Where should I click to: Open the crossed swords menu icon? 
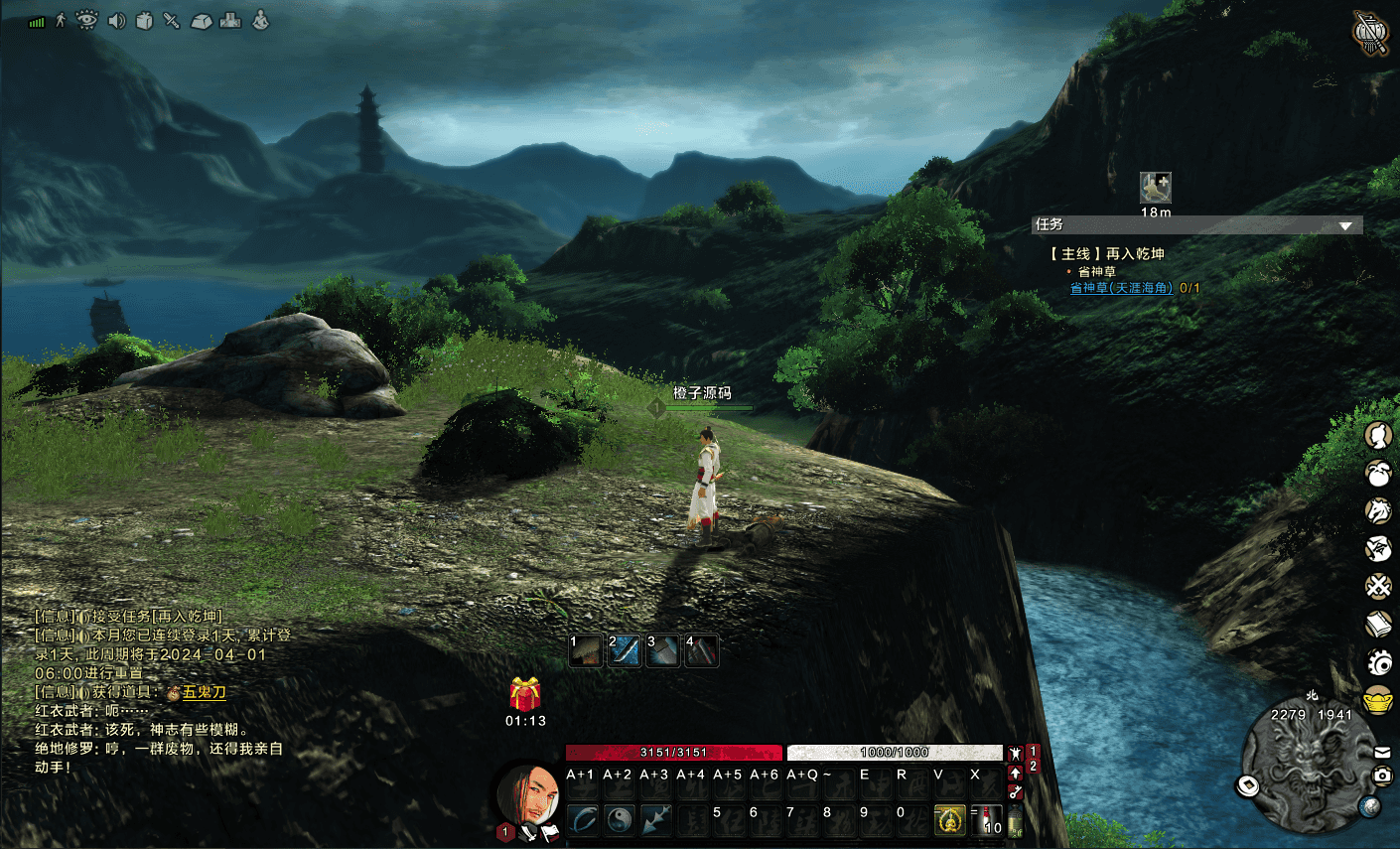click(1377, 586)
